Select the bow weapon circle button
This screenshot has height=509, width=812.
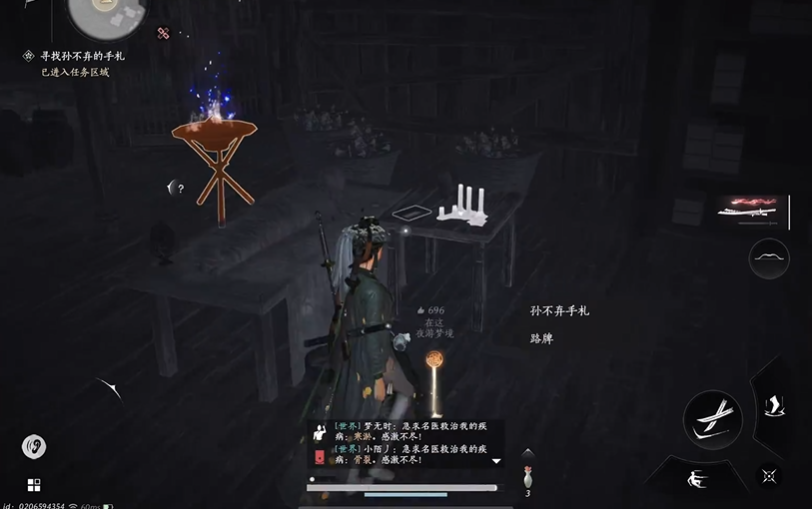[769, 259]
